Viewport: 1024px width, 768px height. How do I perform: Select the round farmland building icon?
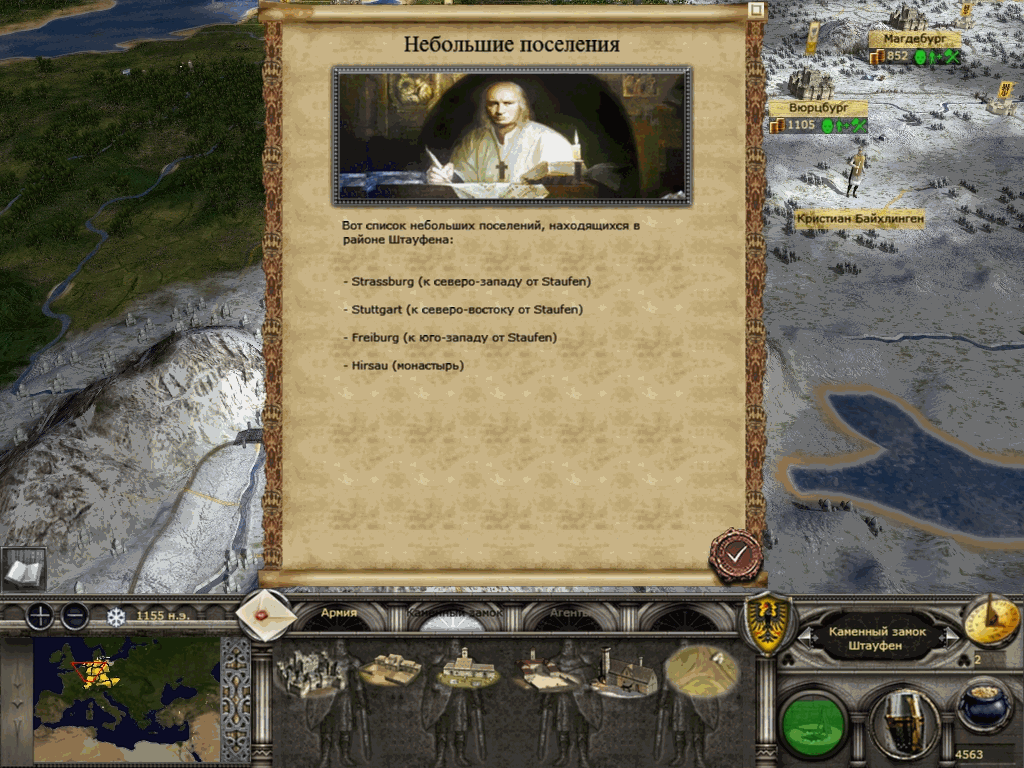pos(700,668)
